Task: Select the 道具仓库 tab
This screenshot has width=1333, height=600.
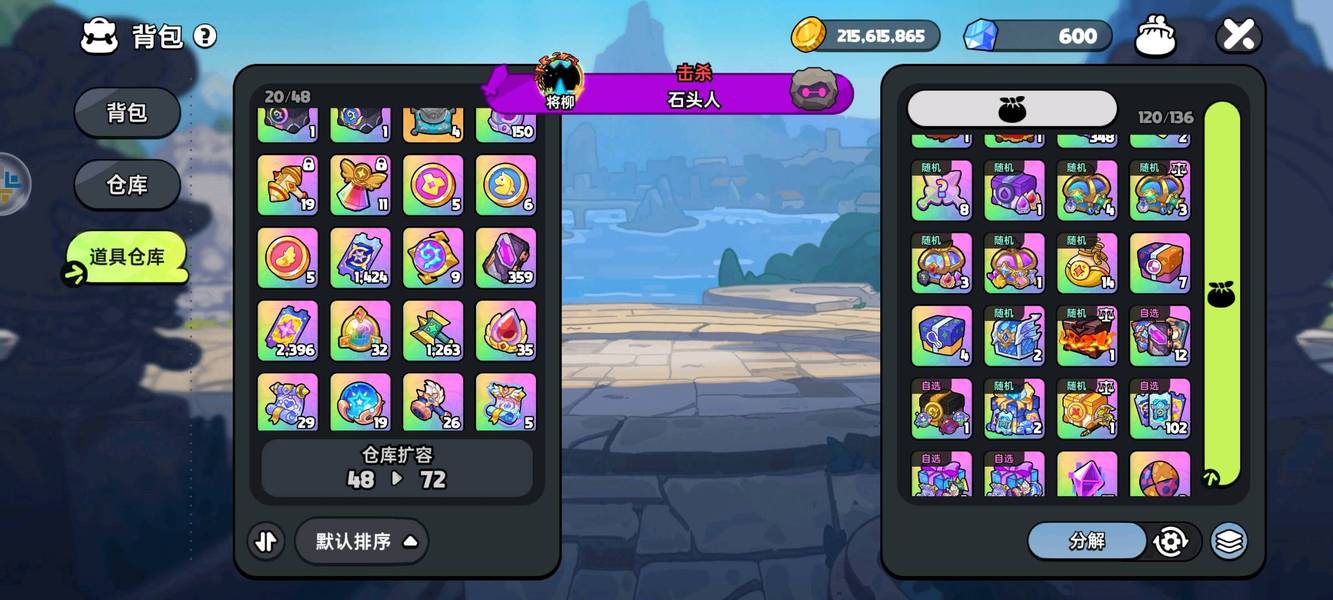Action: (127, 257)
